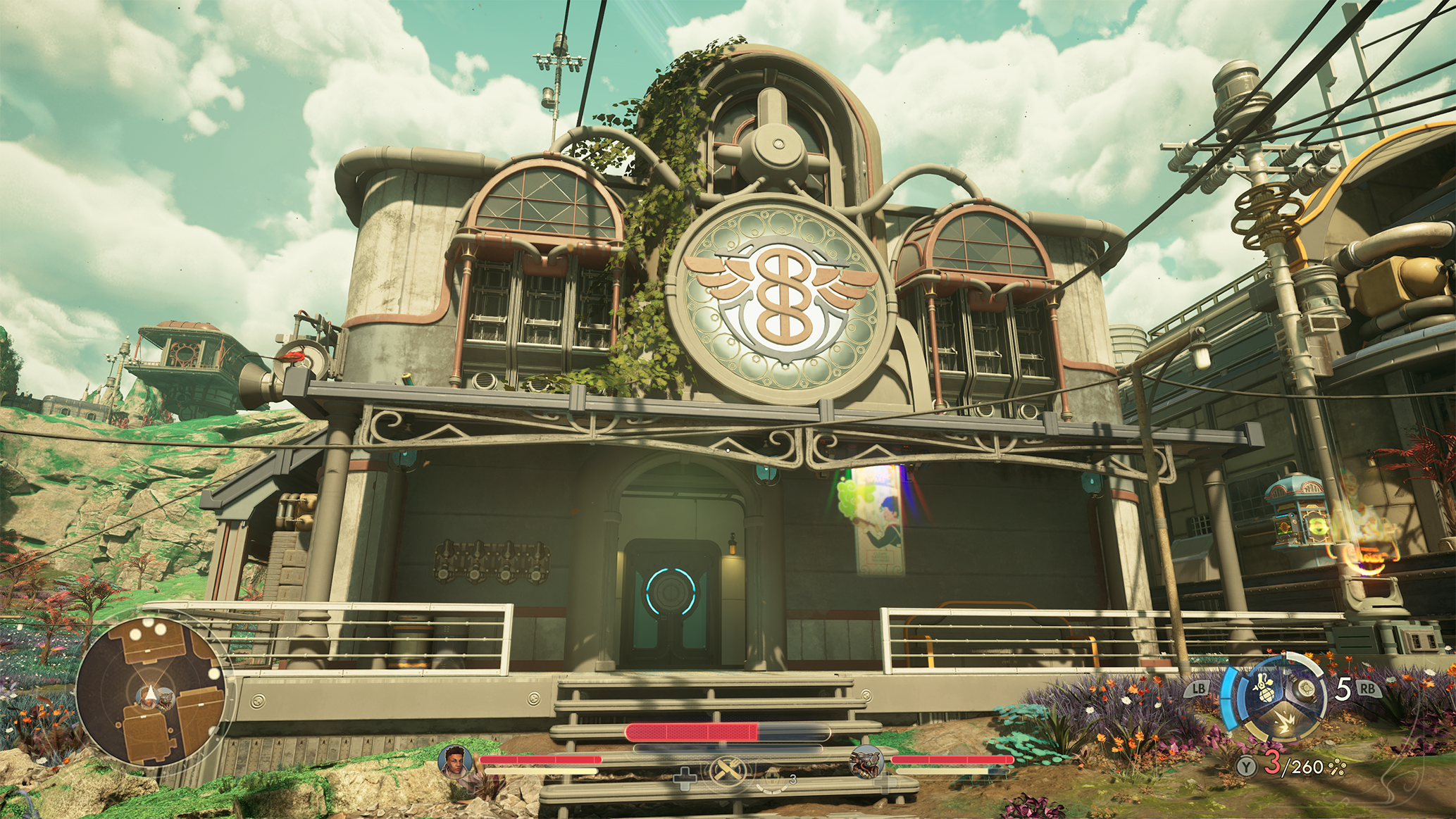This screenshot has width=1456, height=819.
Task: Select the grenade ability slot
Action: click(1264, 688)
